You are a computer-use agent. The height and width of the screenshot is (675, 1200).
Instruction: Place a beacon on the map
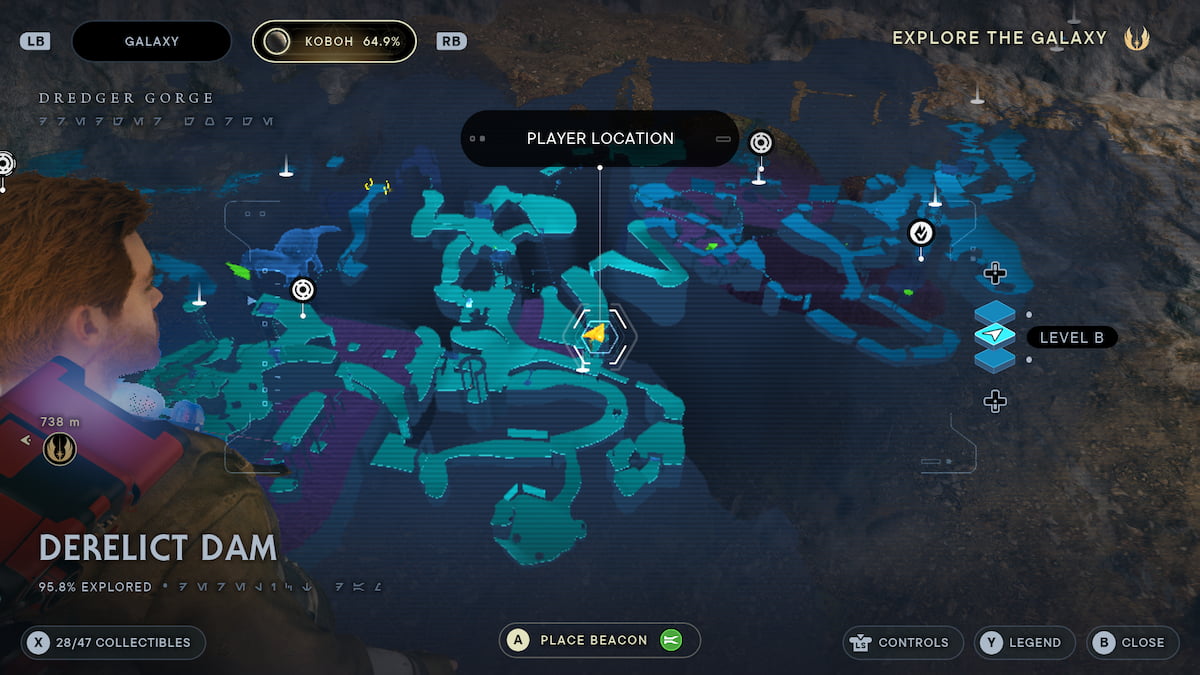point(599,640)
